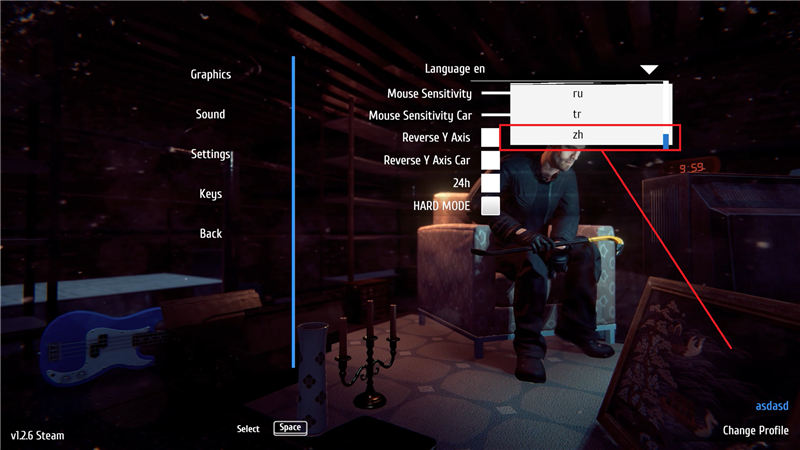Choose the tr language option

[x=578, y=114]
